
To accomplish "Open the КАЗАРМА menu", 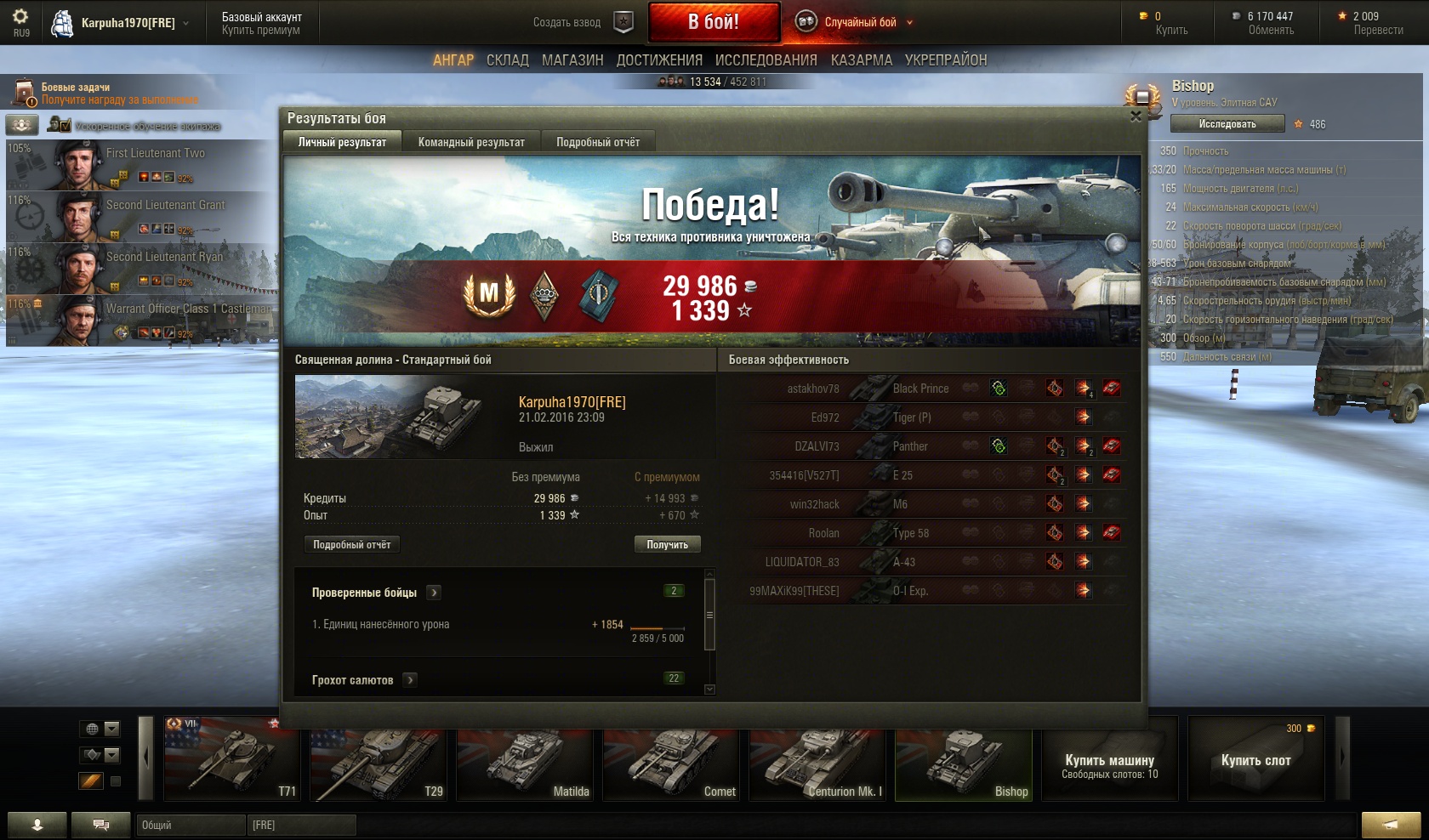I will click(862, 60).
